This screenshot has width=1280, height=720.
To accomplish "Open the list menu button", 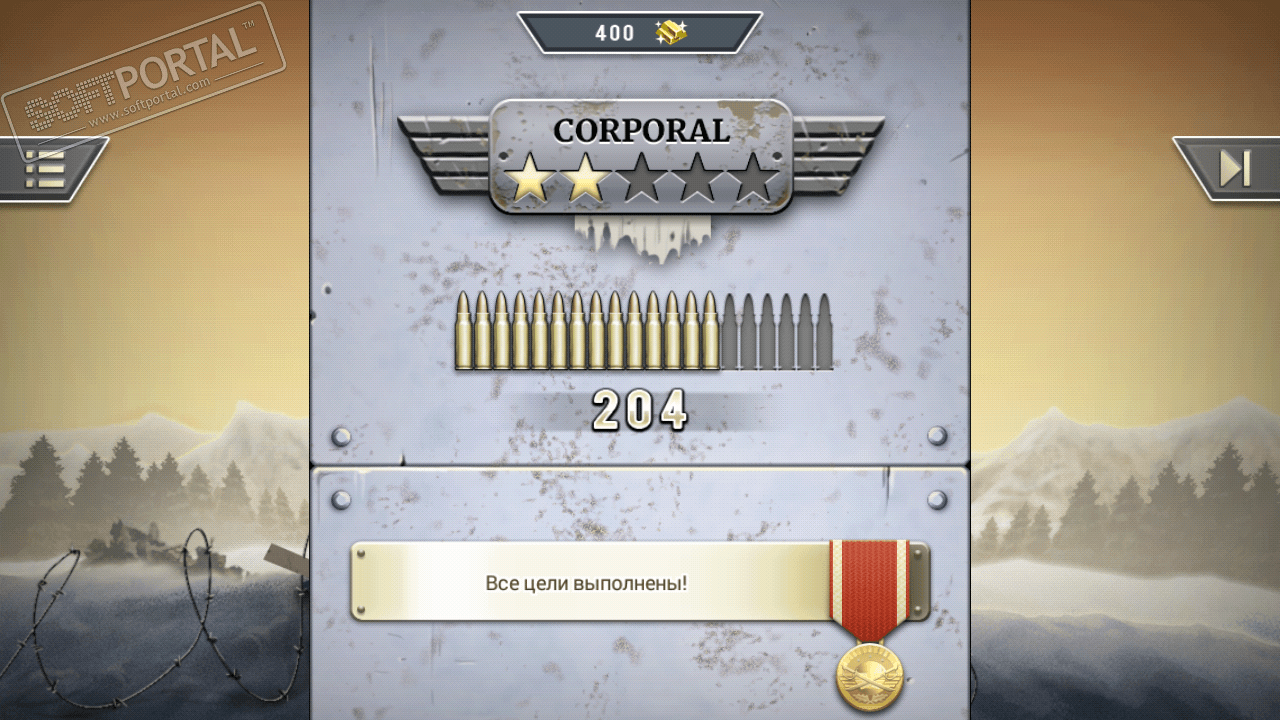I will pos(45,169).
